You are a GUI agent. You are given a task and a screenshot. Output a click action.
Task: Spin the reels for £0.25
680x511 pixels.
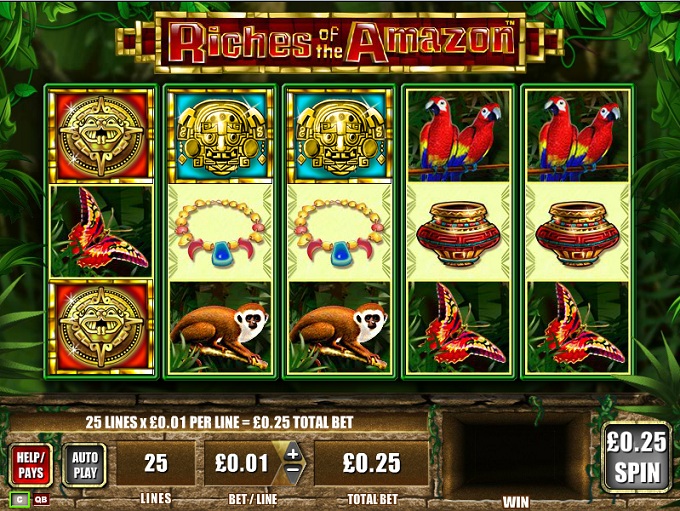pos(636,456)
